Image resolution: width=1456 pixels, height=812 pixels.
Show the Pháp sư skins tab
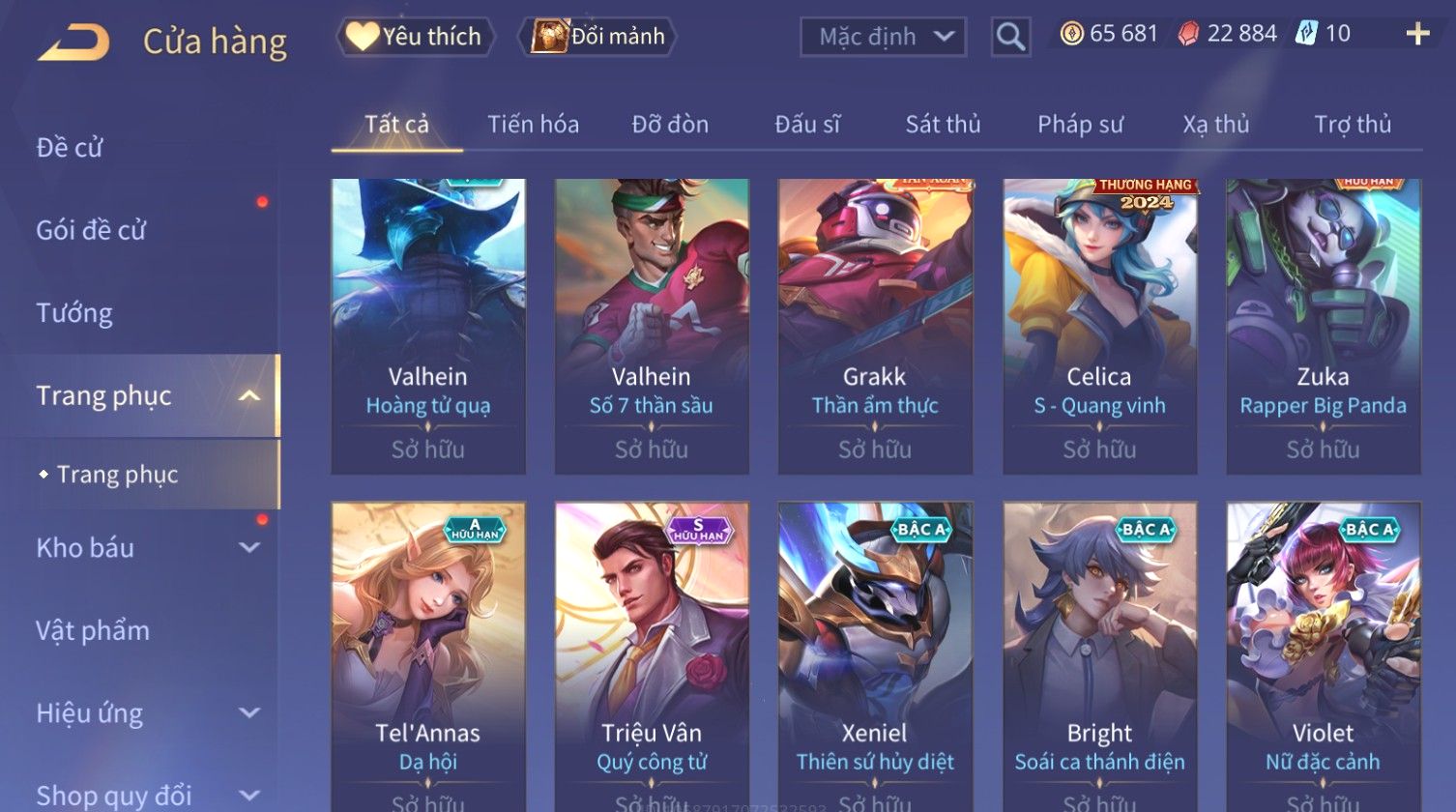point(1080,124)
